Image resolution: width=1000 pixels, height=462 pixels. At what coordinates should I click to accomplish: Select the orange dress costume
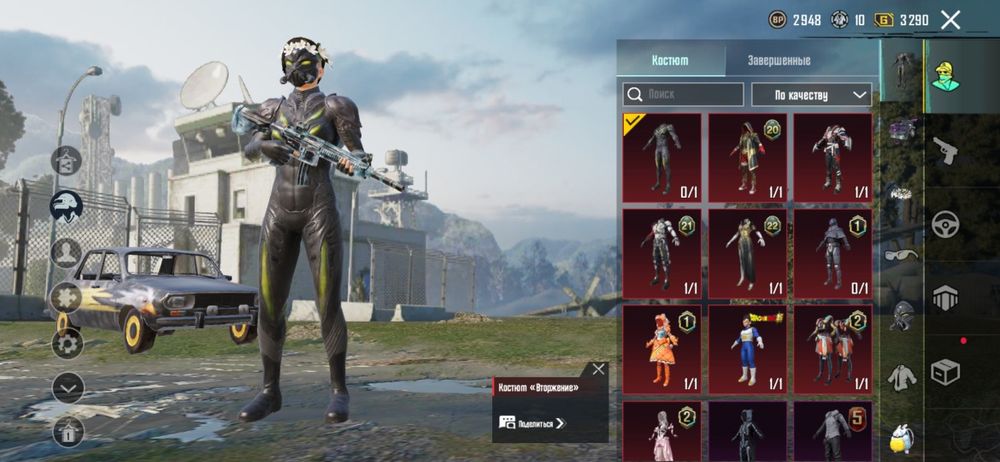pos(661,348)
